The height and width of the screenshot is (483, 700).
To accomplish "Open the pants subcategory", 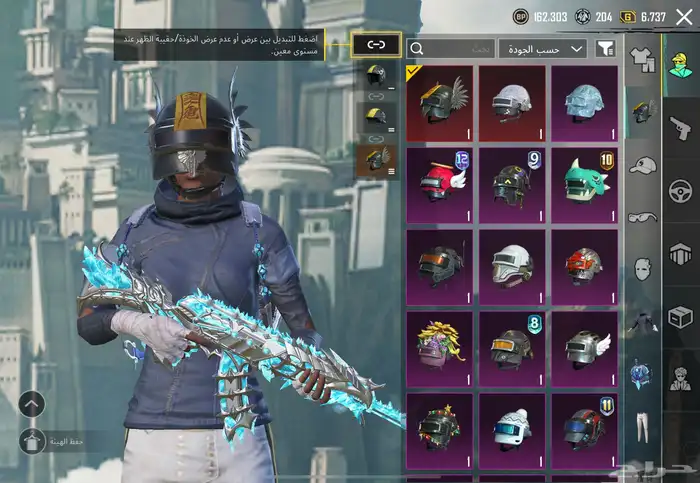I will tap(643, 425).
